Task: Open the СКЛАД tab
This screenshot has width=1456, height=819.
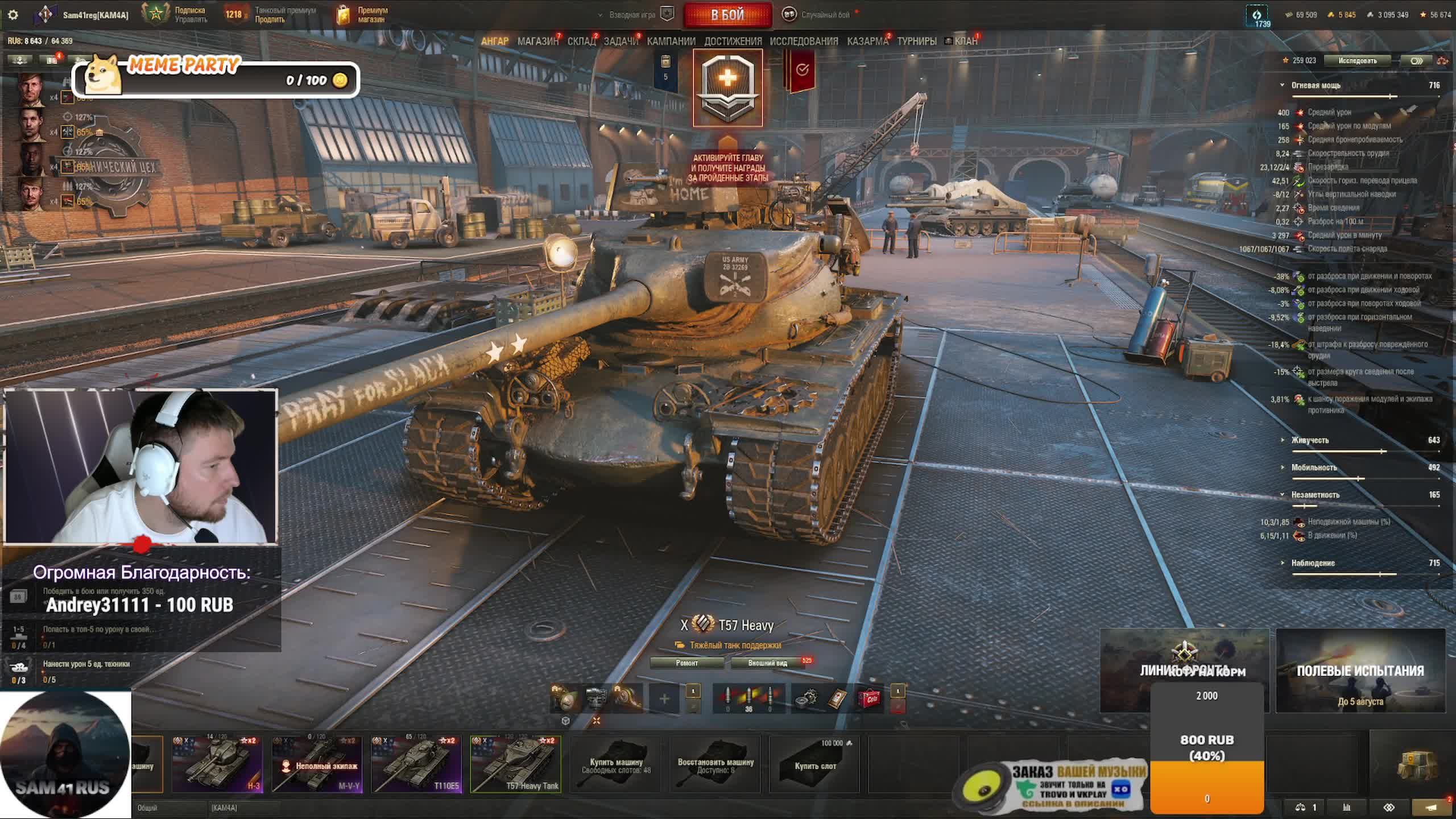Action: point(581,41)
